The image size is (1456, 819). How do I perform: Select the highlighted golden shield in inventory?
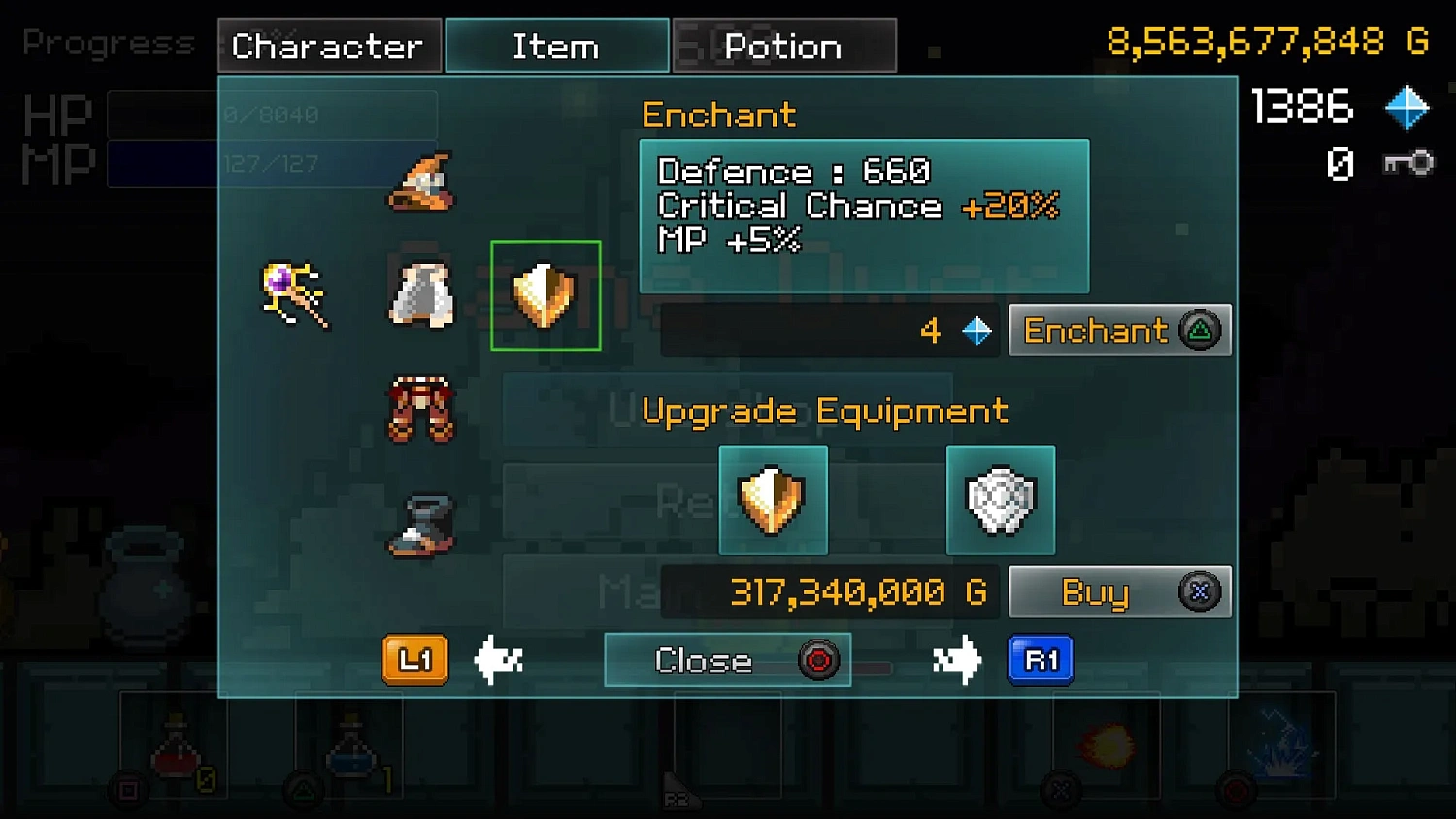coord(546,296)
